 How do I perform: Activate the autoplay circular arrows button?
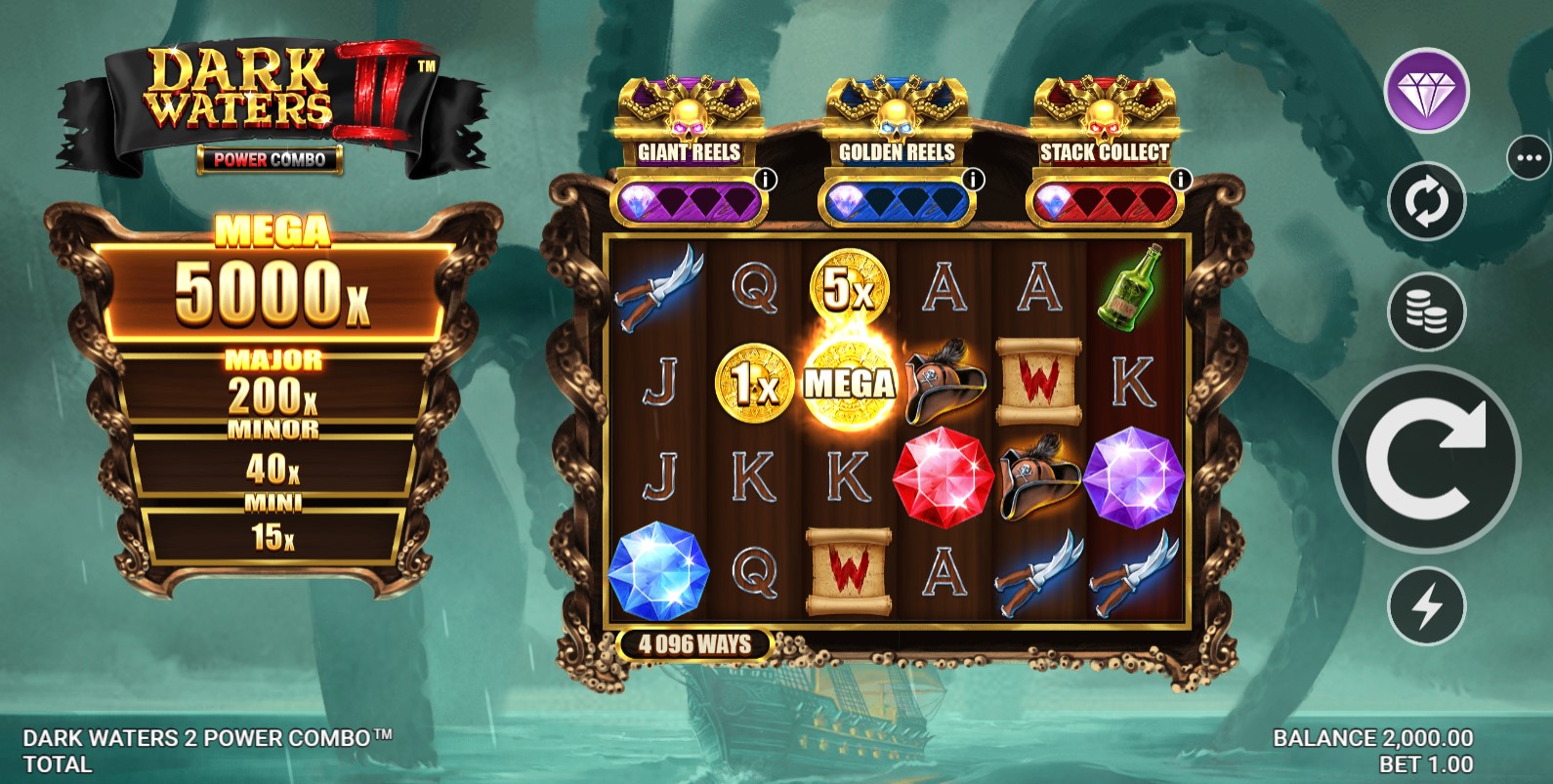1426,202
